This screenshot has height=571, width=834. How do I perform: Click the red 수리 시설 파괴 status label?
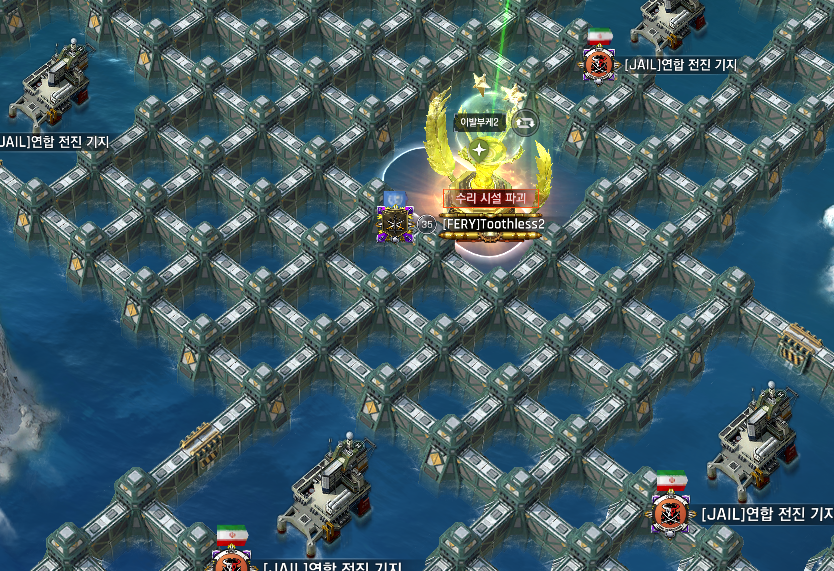click(x=485, y=198)
